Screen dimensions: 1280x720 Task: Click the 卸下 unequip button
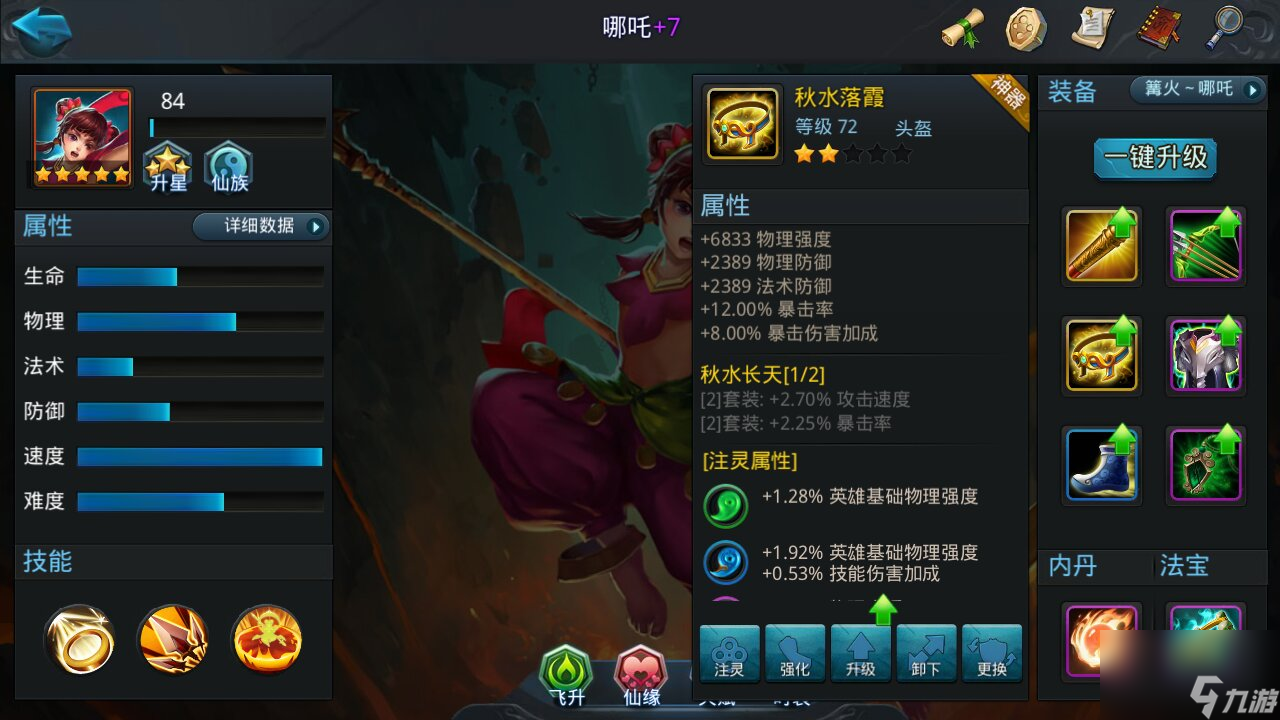coord(926,653)
